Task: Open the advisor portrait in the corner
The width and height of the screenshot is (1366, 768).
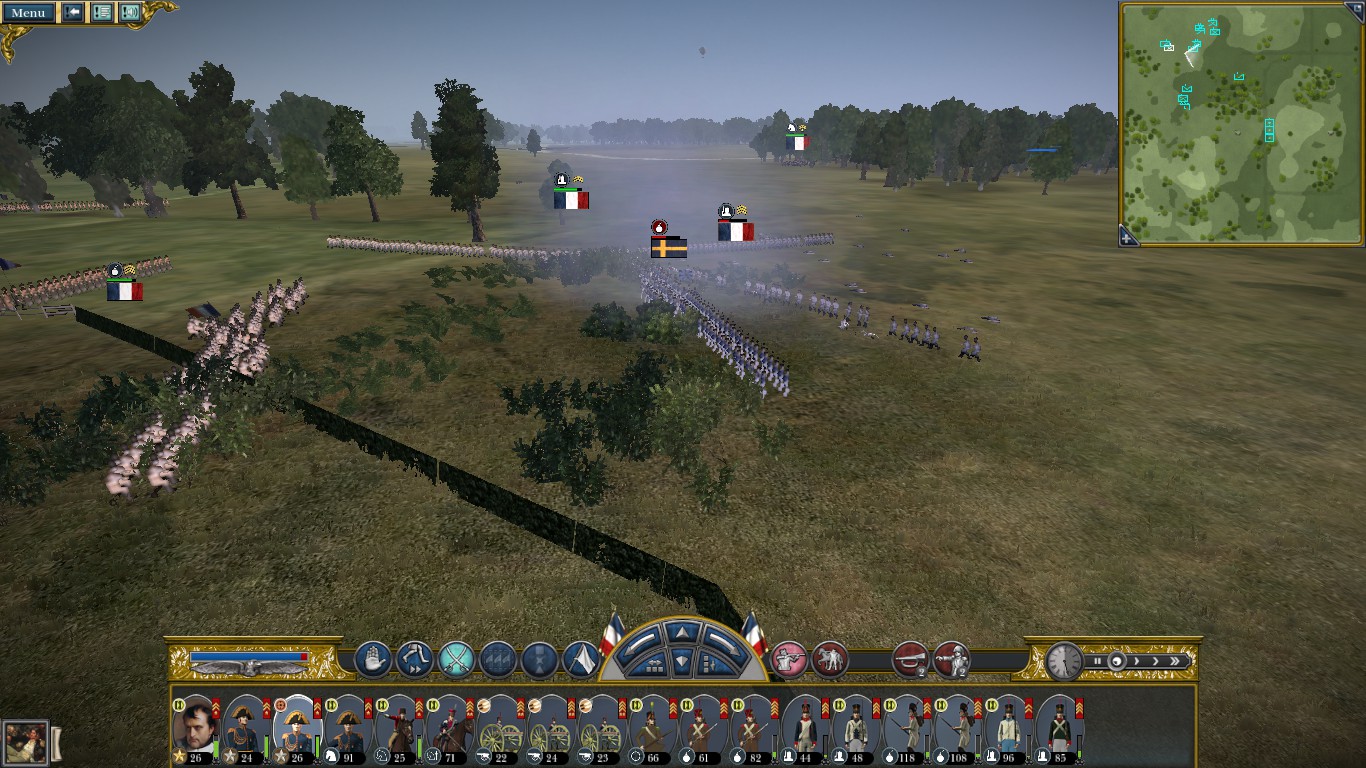Action: (x=25, y=743)
